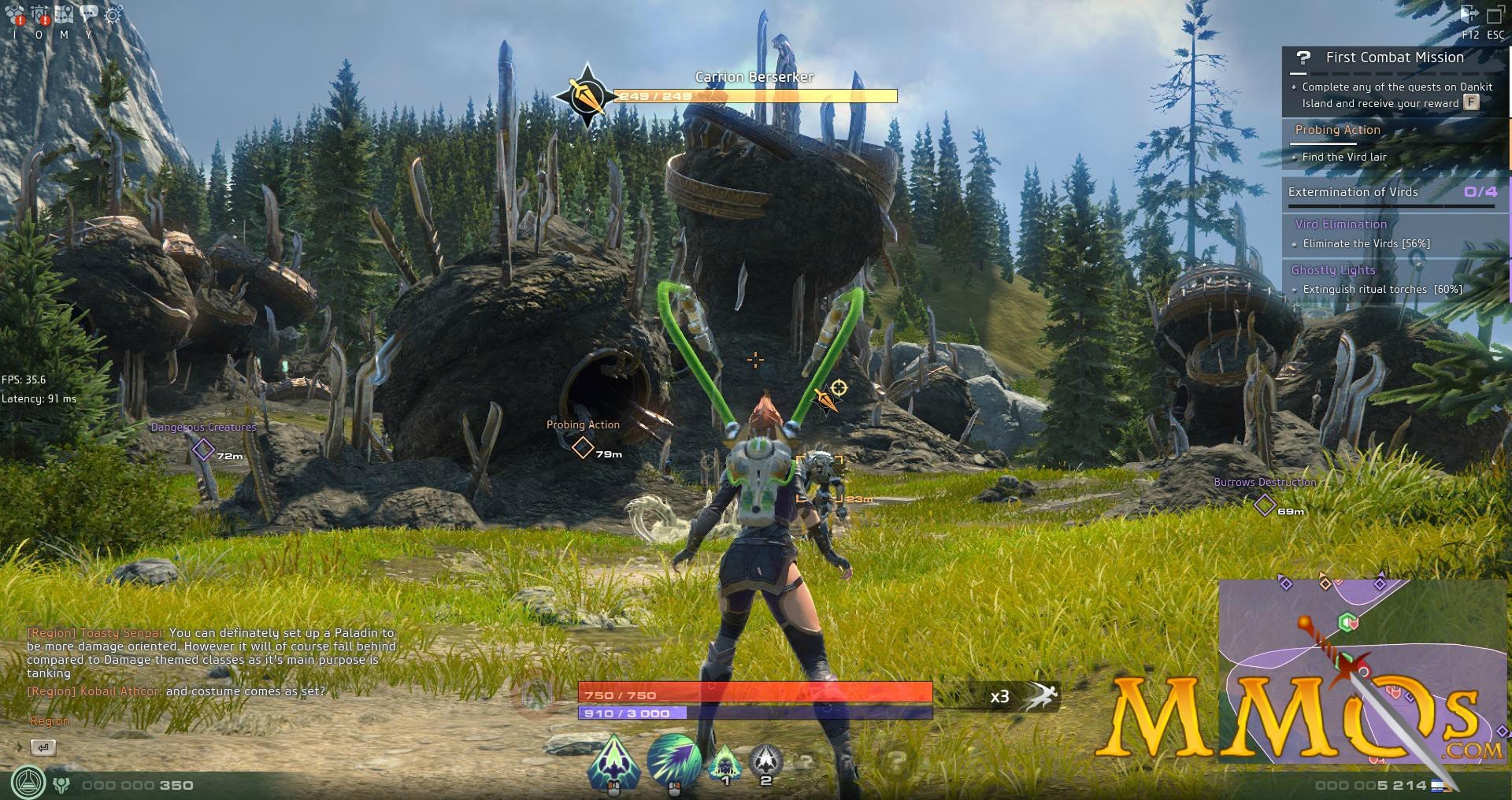
Task: Open the world map icon
Action: coord(65,14)
